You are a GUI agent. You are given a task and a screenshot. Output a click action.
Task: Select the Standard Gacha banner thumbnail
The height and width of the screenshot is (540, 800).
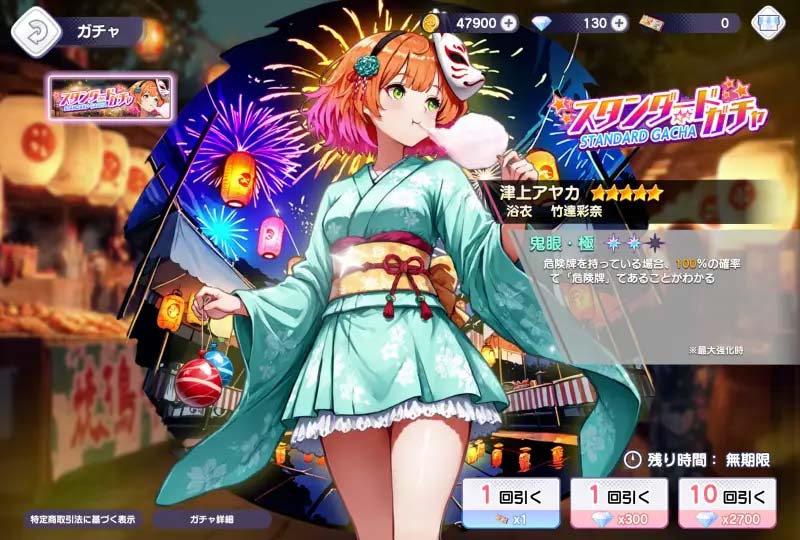point(111,98)
